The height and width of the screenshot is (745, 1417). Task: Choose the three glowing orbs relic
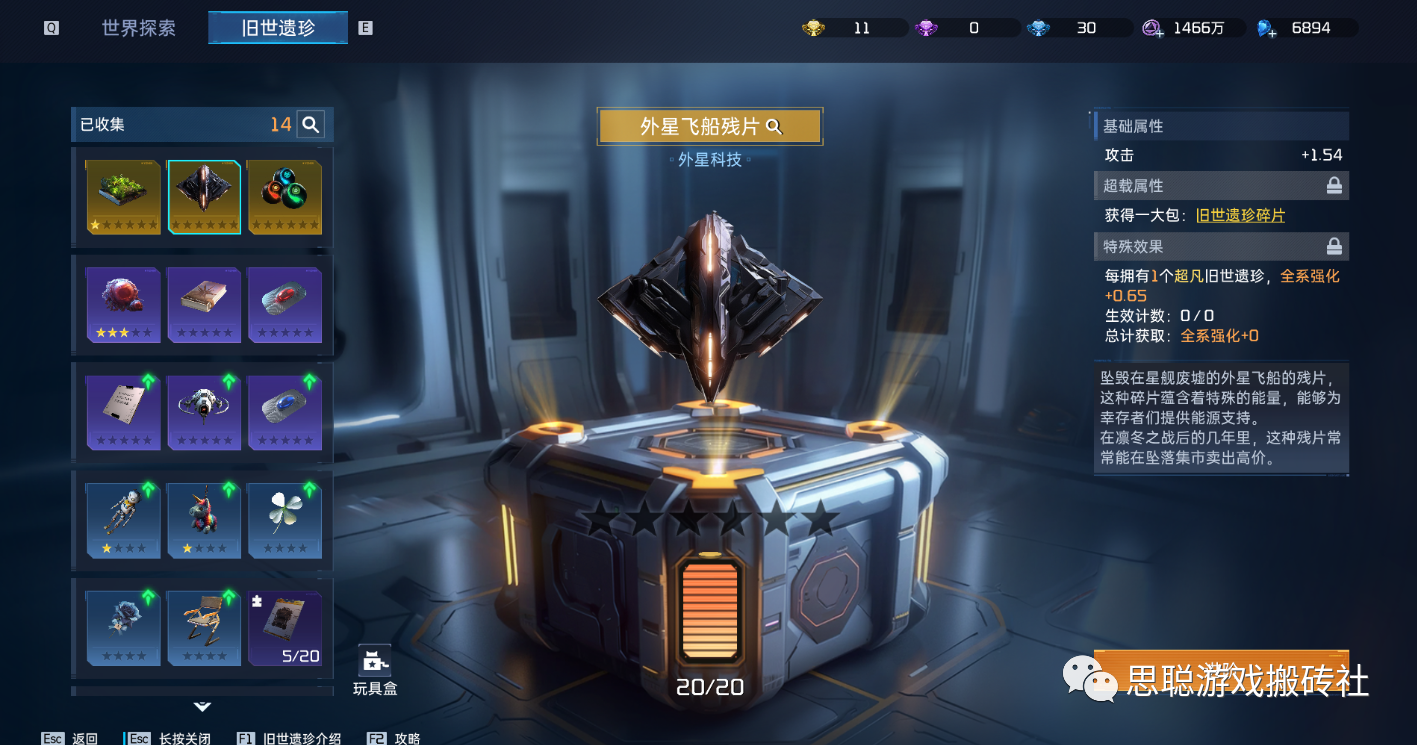coord(284,196)
